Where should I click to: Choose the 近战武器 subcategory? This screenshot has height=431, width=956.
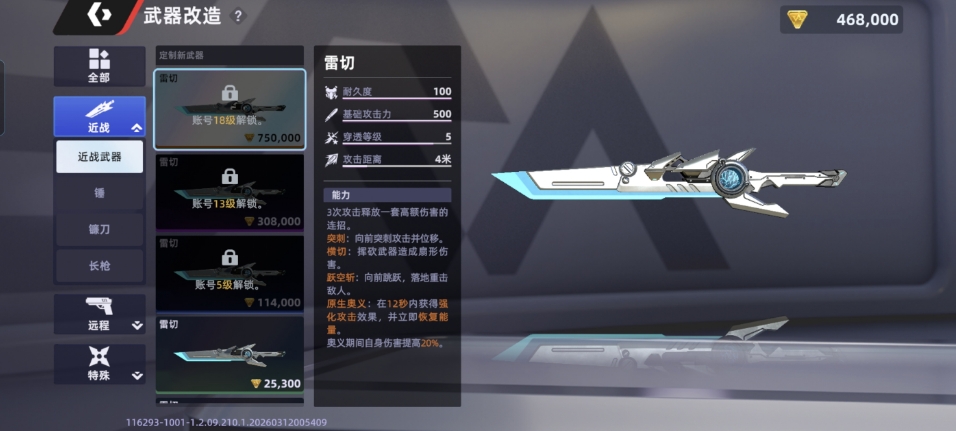(99, 157)
